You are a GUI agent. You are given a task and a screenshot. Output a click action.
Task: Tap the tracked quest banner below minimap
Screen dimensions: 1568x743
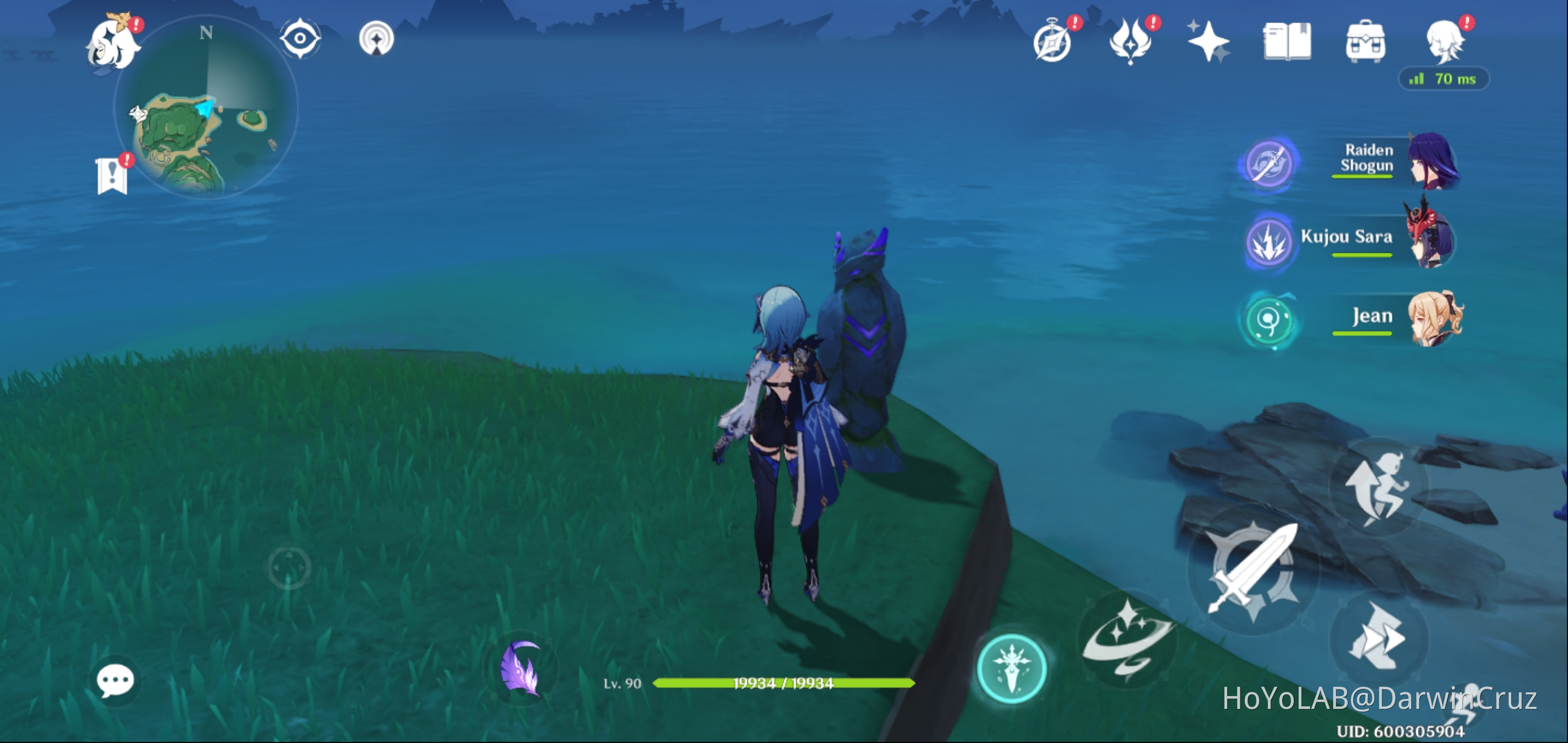pyautogui.click(x=112, y=176)
